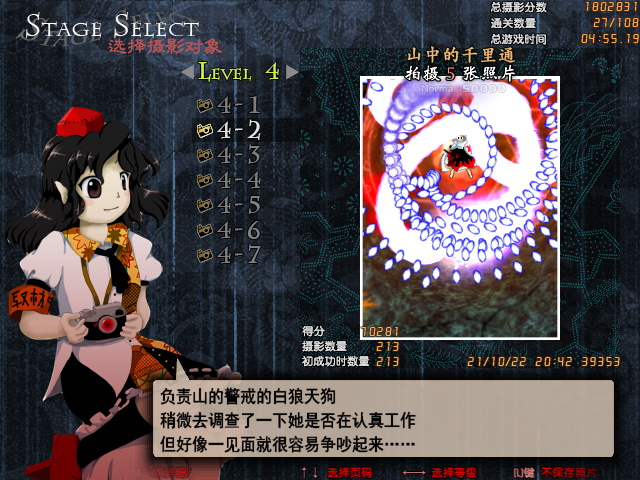Open the scene 4-2 preview photo
The width and height of the screenshot is (640, 480).
[x=460, y=207]
